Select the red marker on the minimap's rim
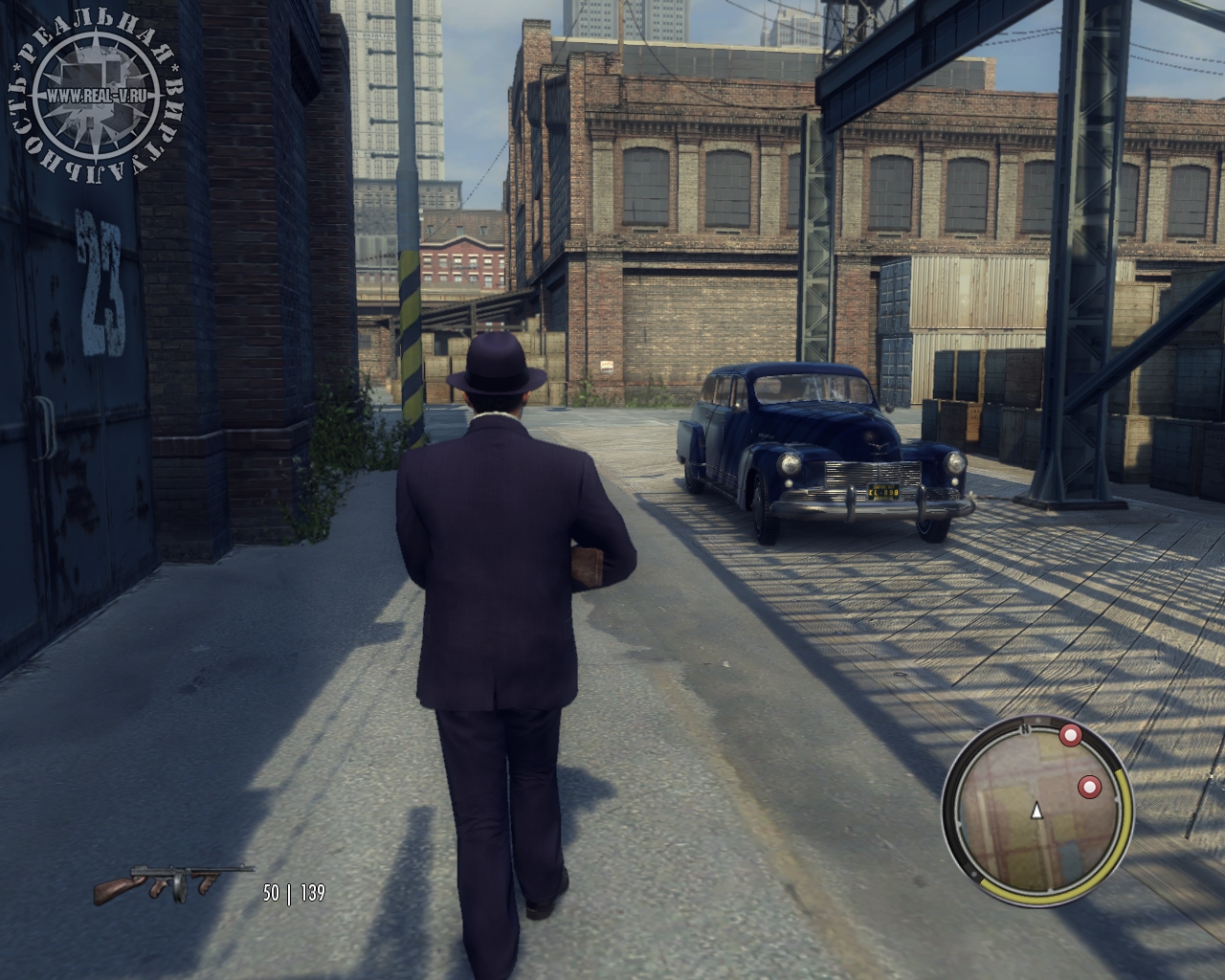The height and width of the screenshot is (980, 1225). (x=1070, y=736)
